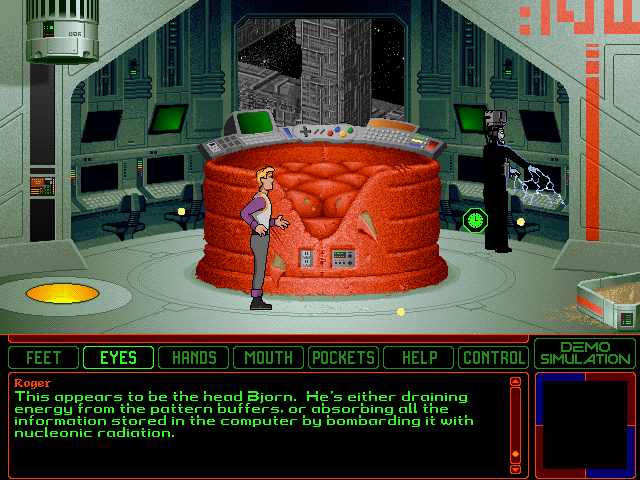Screen dimensions: 640x480
Task: Click the text box scroll-down arrow
Action: 515,468
